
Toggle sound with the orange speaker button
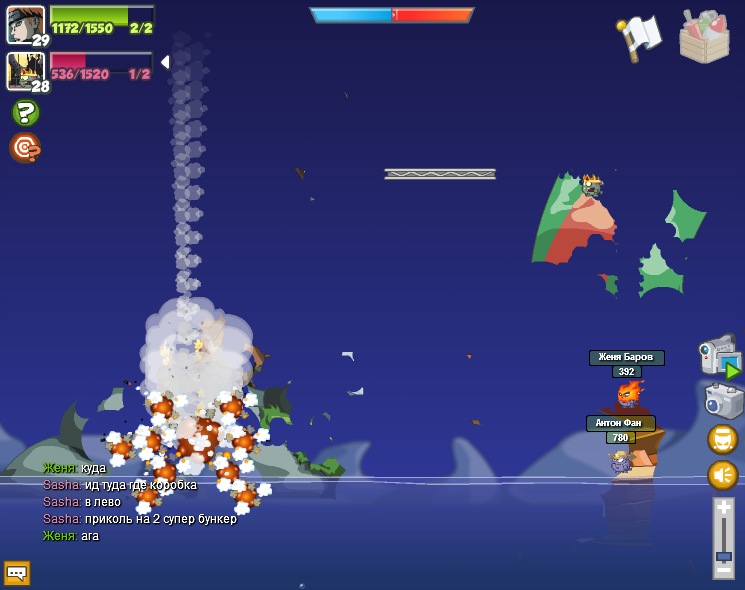click(723, 475)
